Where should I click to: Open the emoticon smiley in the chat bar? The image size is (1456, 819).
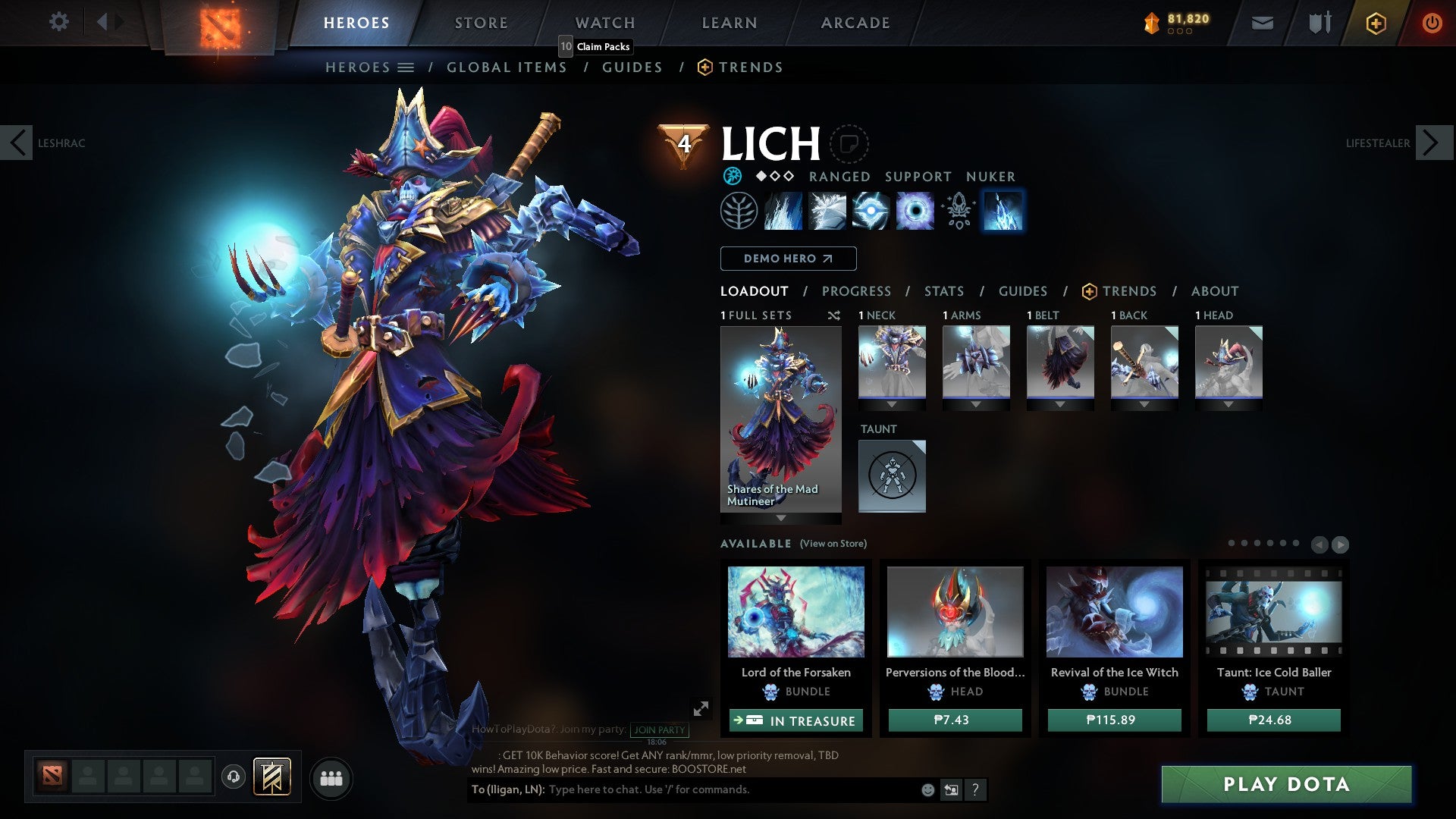click(x=927, y=789)
